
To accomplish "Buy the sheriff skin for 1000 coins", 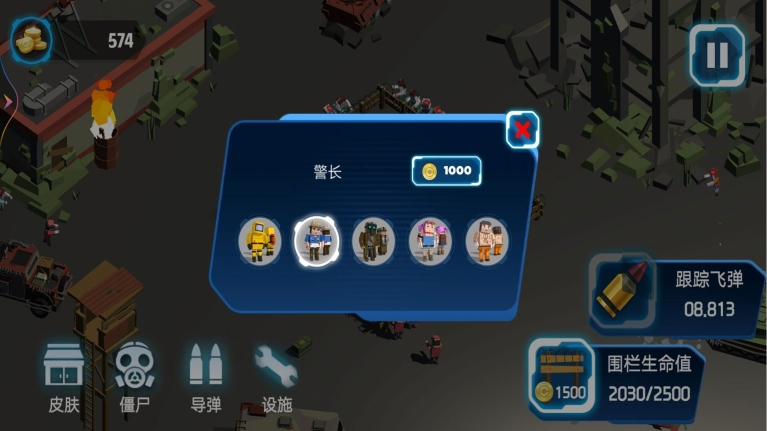I will [x=446, y=171].
